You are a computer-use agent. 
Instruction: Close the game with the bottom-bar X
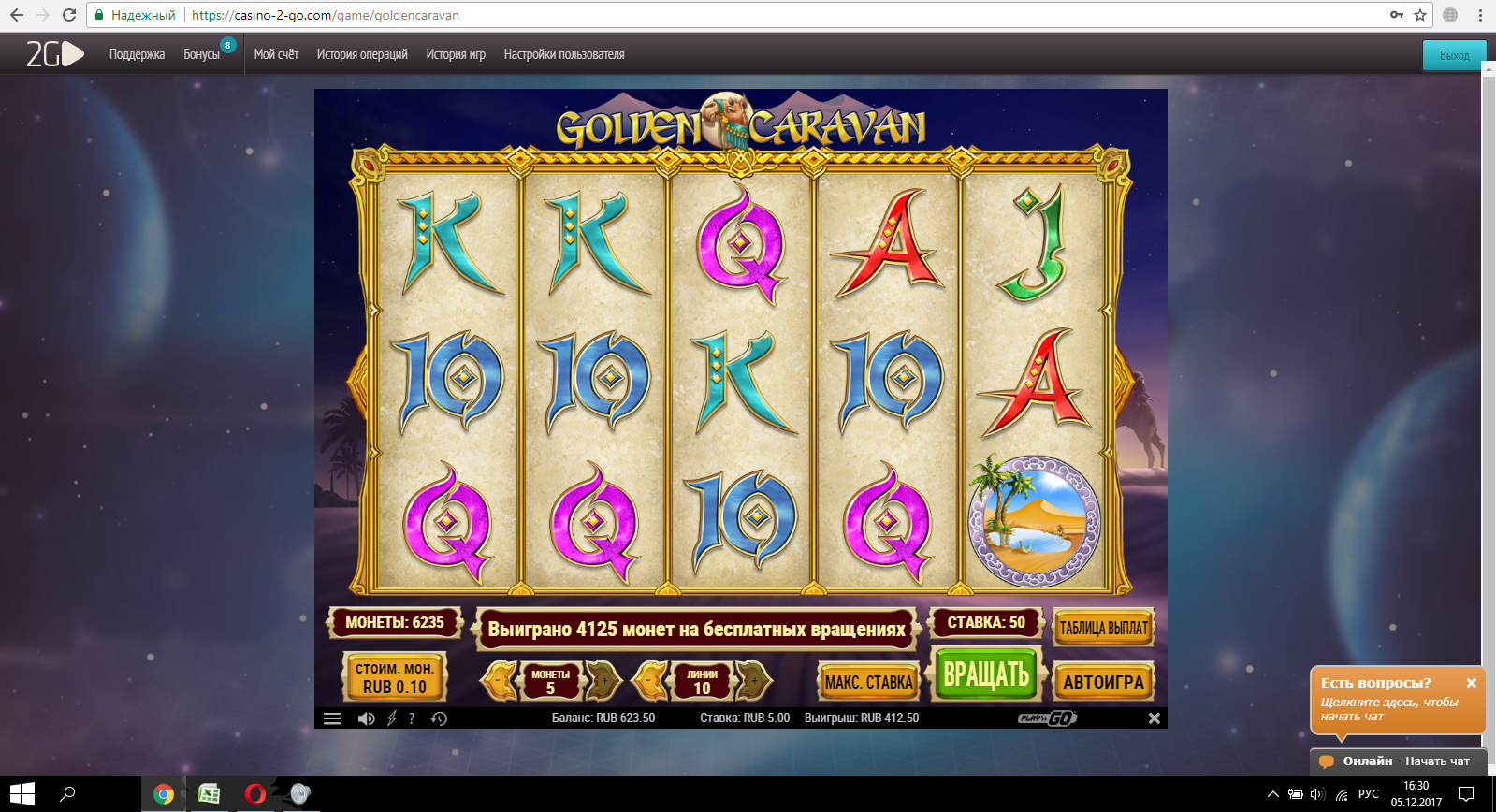pyautogui.click(x=1155, y=718)
